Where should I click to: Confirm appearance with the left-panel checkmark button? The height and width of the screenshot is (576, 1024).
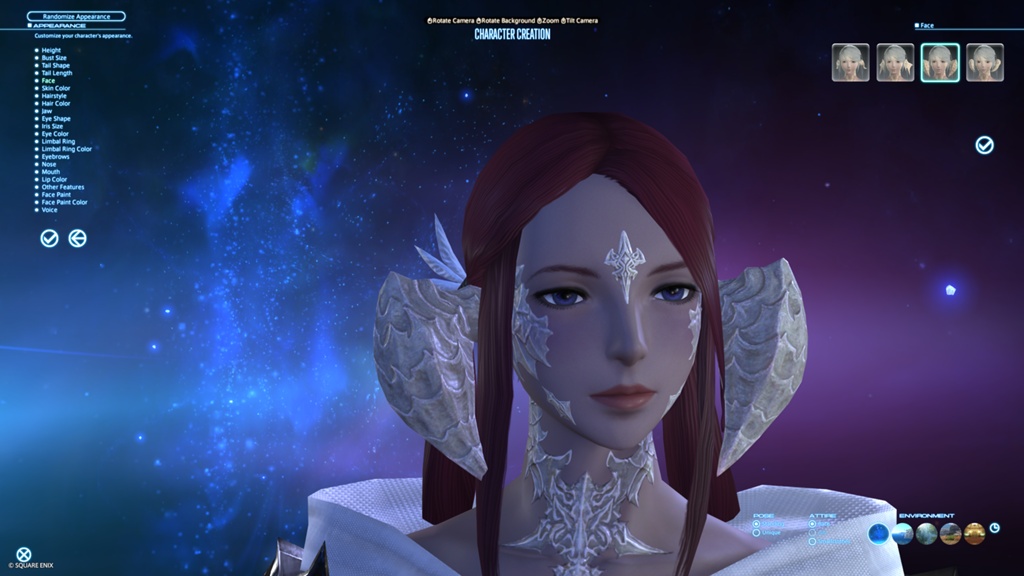click(x=49, y=238)
